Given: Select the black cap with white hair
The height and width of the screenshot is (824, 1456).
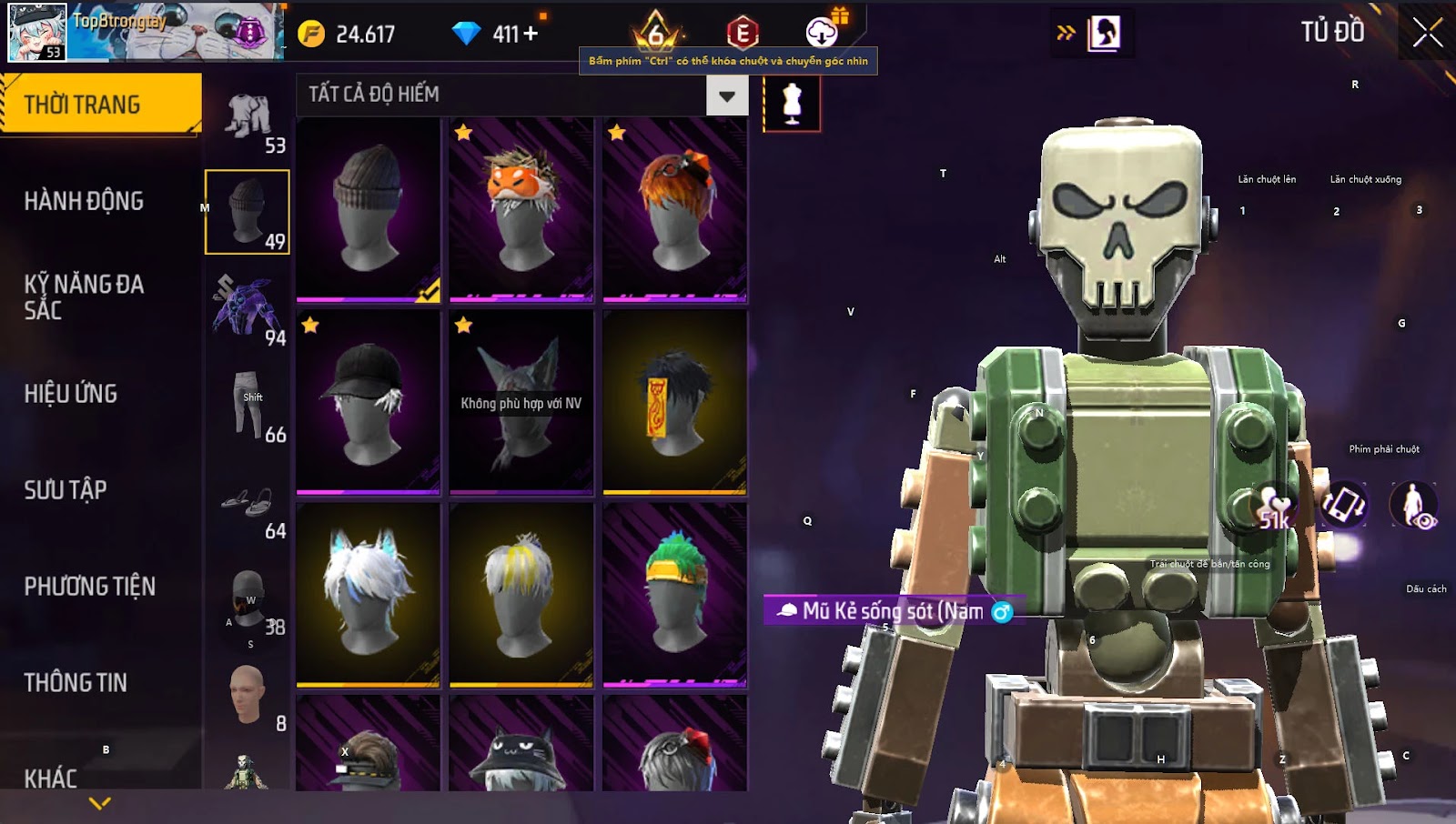Looking at the screenshot, I should point(368,402).
